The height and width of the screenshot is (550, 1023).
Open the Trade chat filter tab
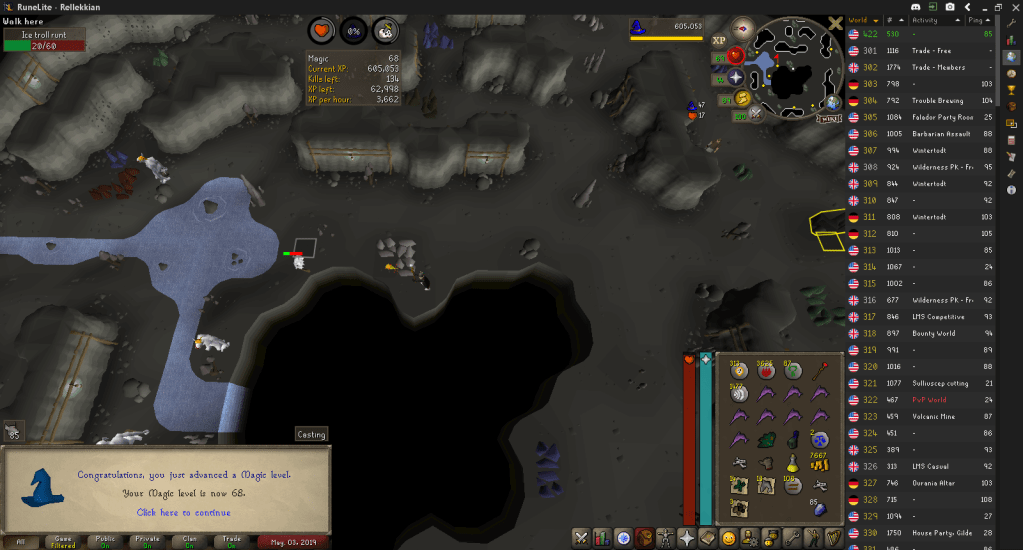pyautogui.click(x=231, y=541)
